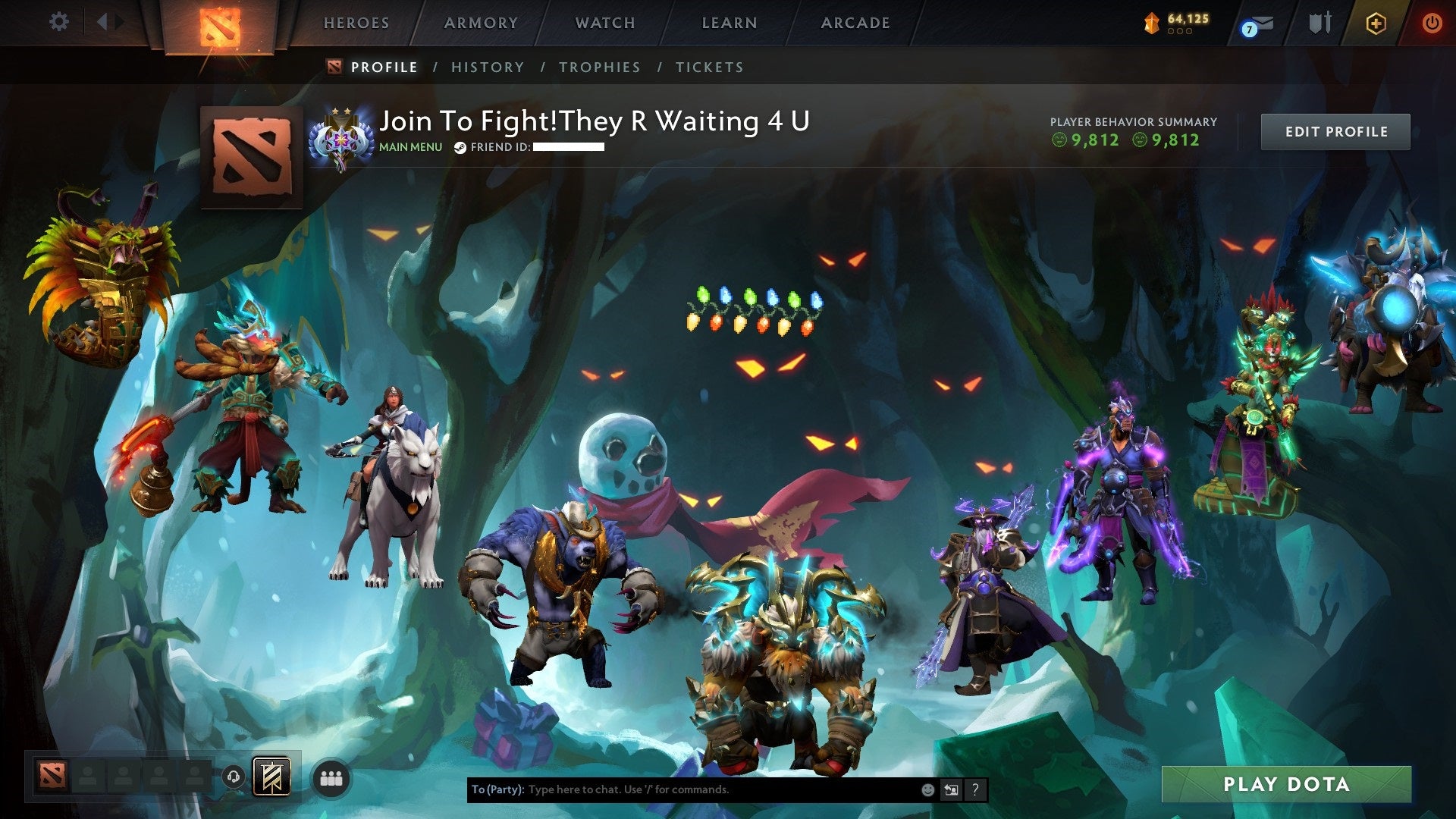The height and width of the screenshot is (819, 1456).
Task: Open the TROPHIES tab
Action: (599, 67)
